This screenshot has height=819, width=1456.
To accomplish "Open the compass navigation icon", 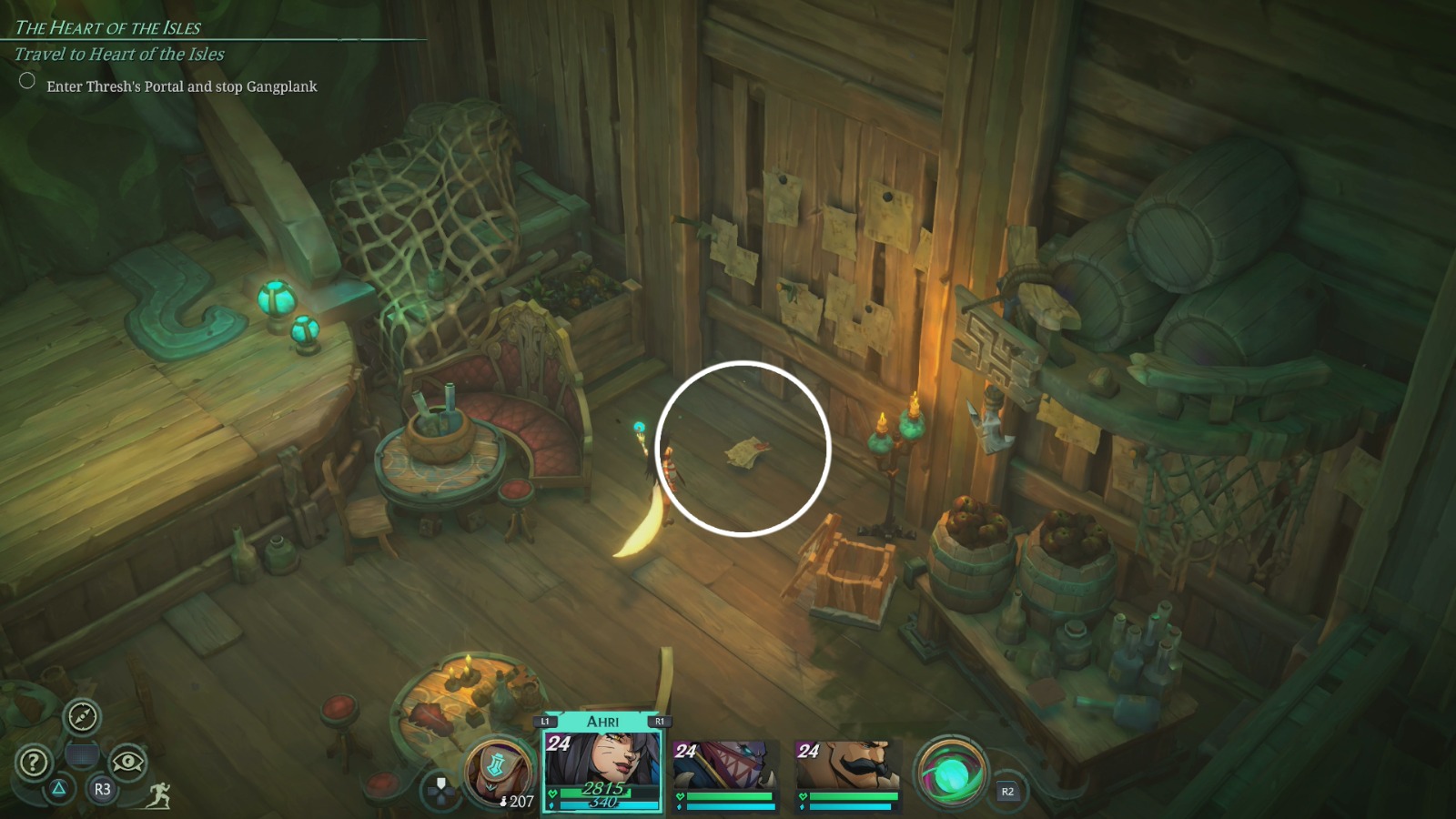I will click(x=81, y=719).
